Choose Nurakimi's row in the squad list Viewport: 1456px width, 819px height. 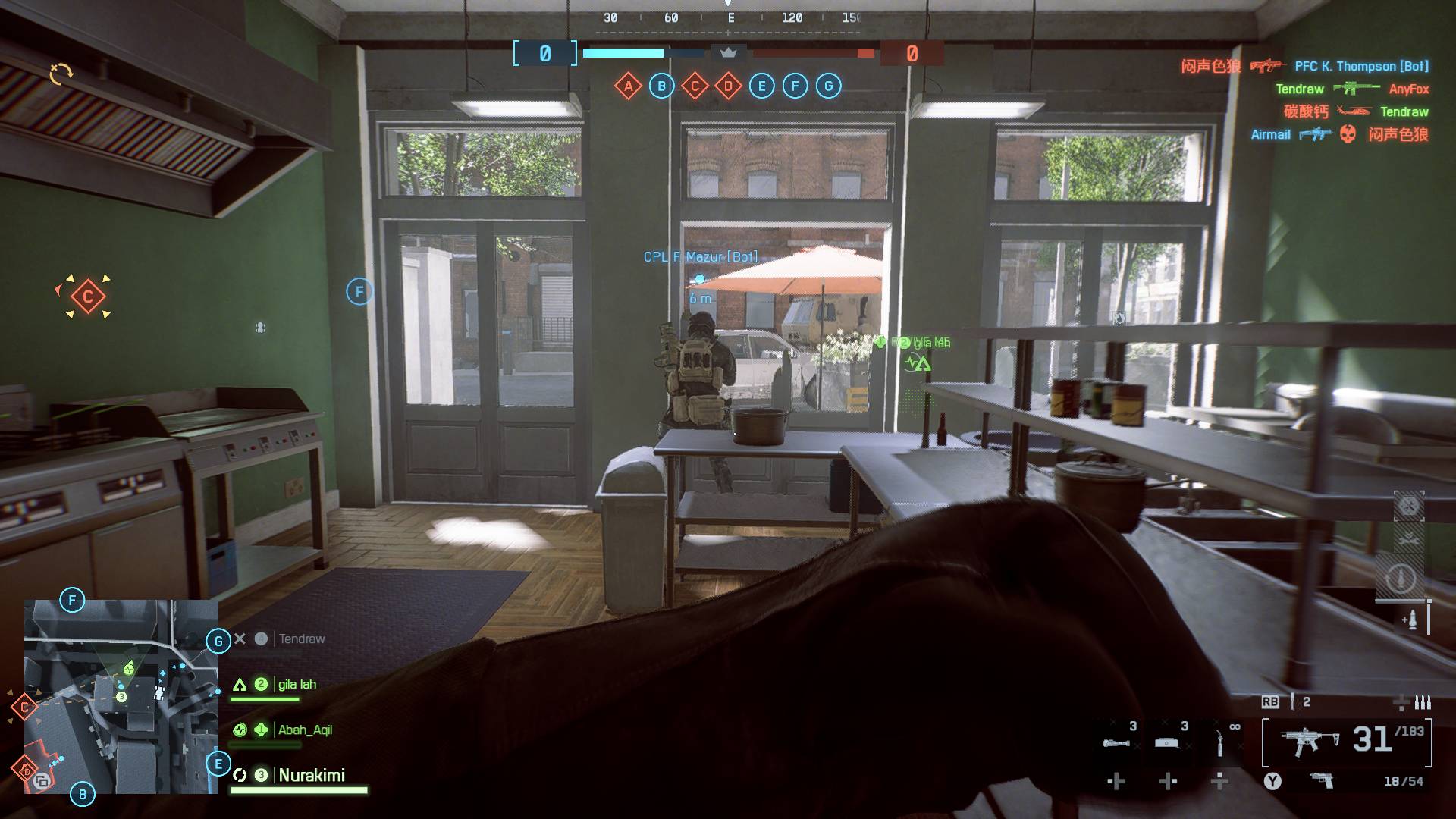coord(311,776)
